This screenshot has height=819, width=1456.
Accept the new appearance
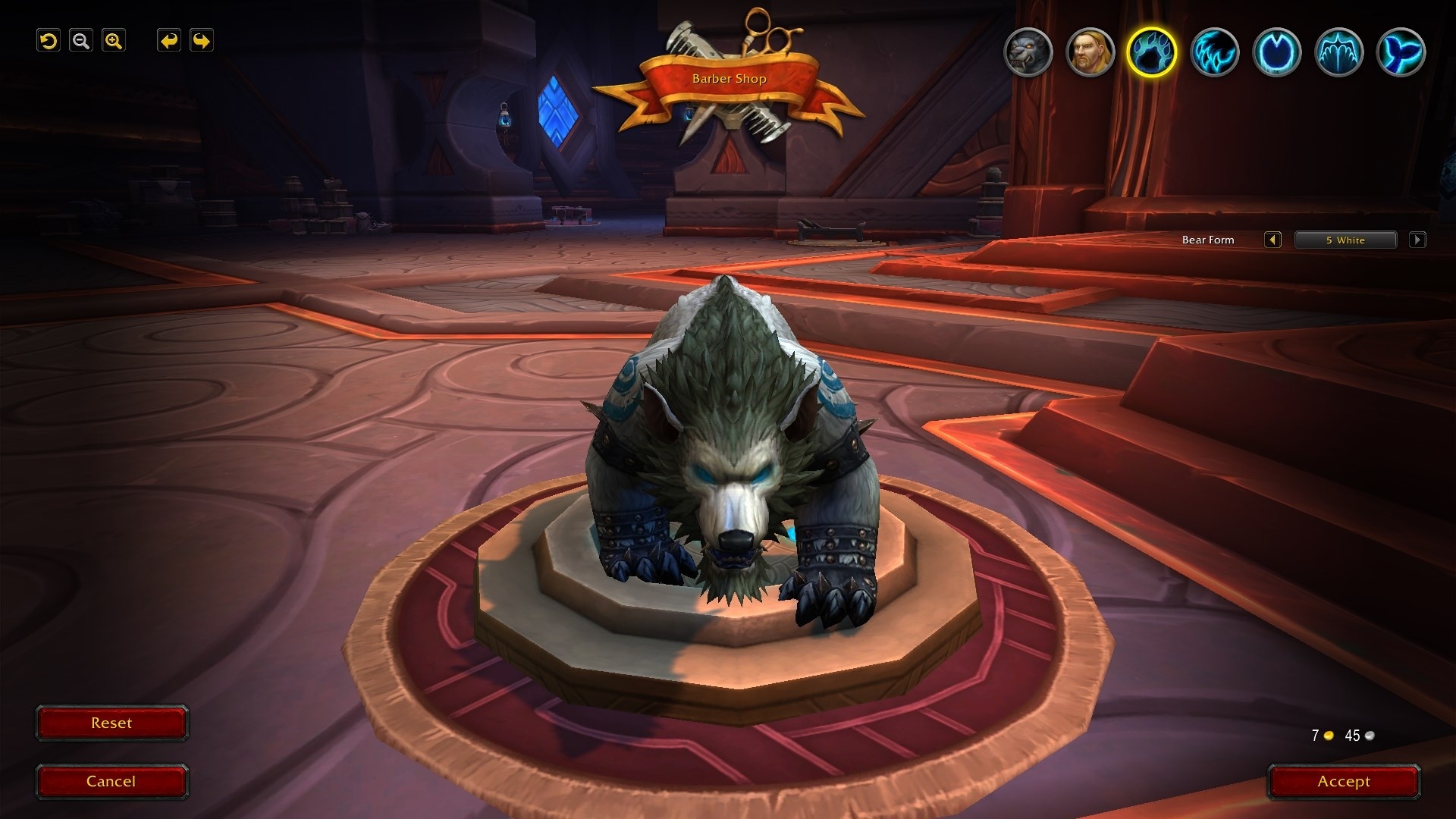coord(1344,782)
